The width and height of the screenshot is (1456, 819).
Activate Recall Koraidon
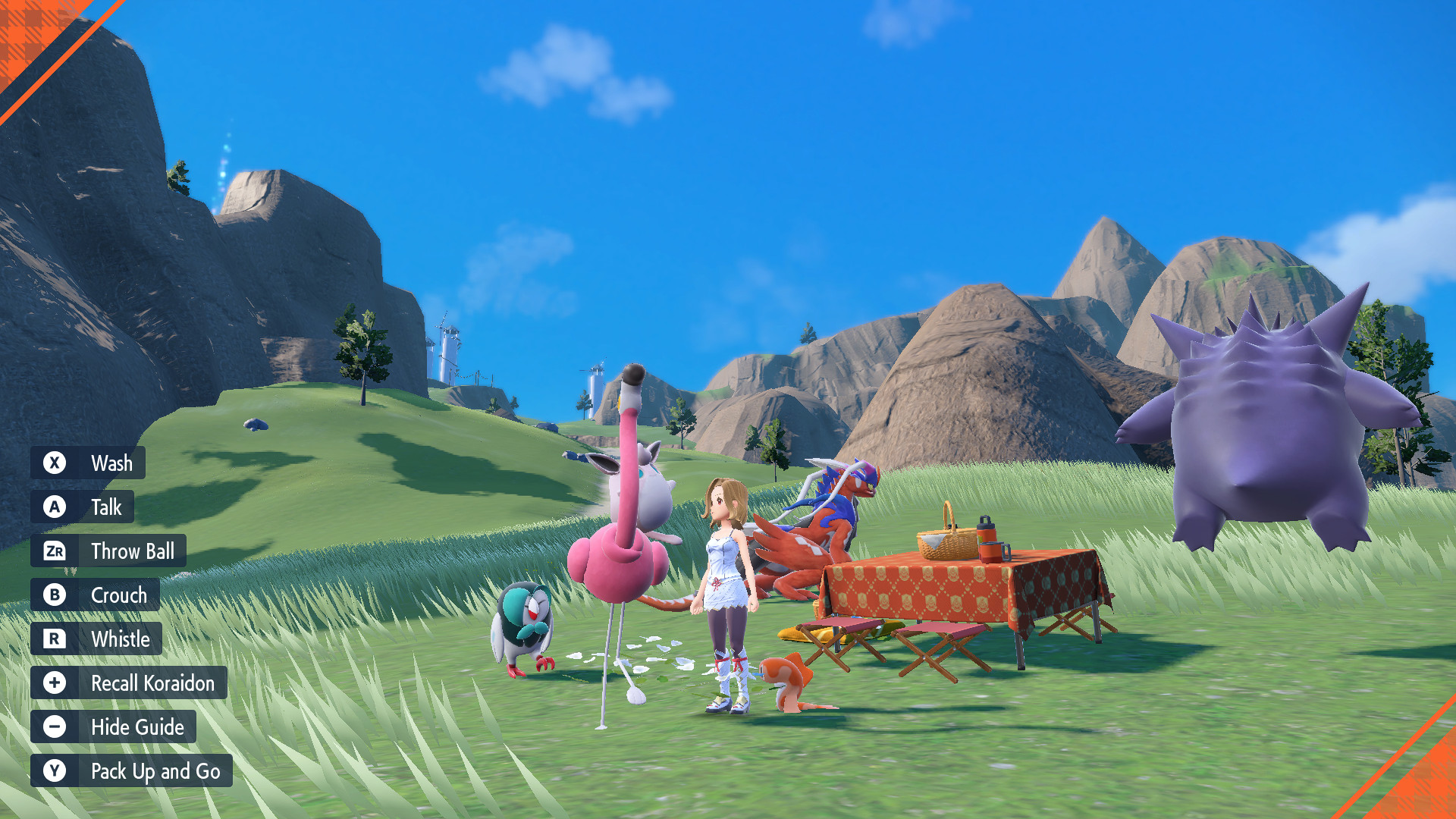coord(152,682)
